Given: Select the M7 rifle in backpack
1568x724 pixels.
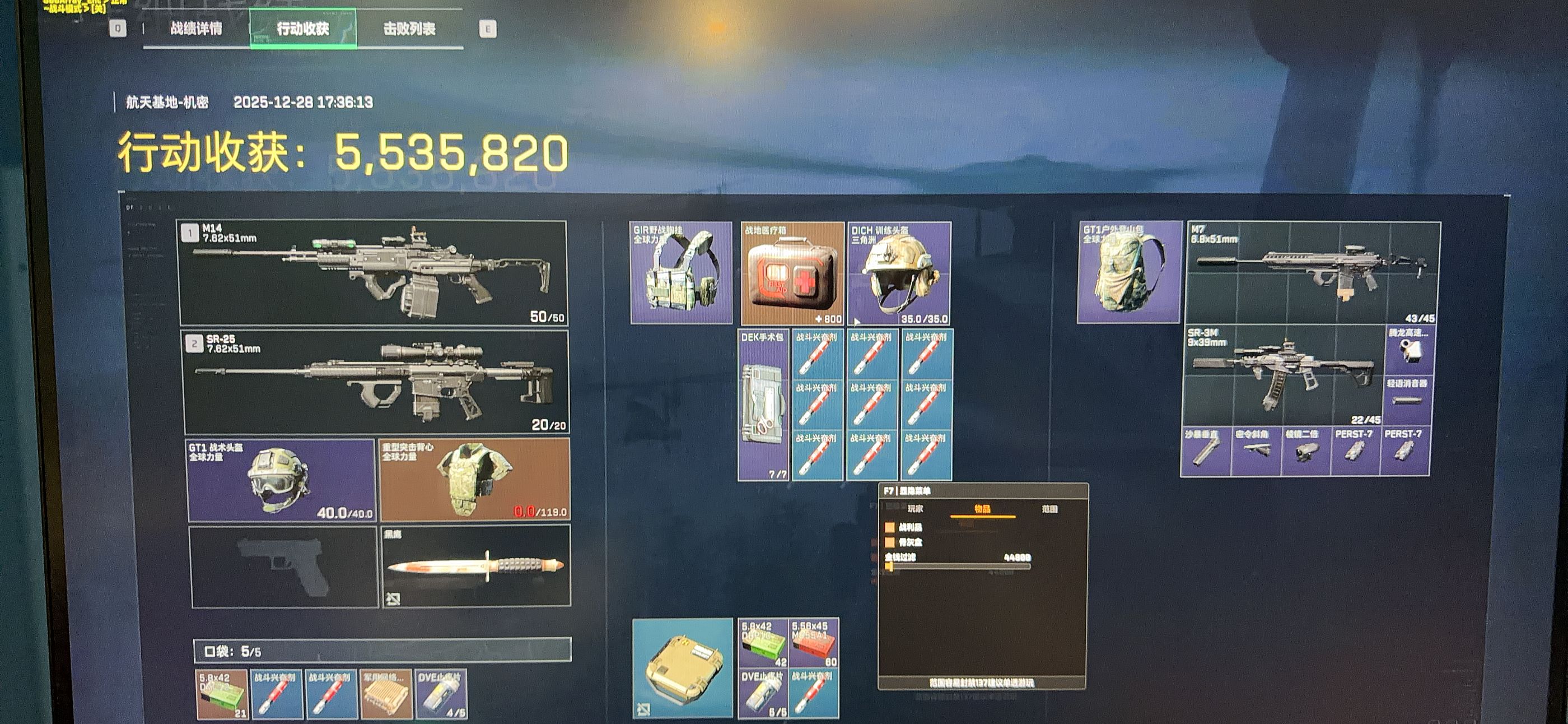Looking at the screenshot, I should pos(1314,272).
